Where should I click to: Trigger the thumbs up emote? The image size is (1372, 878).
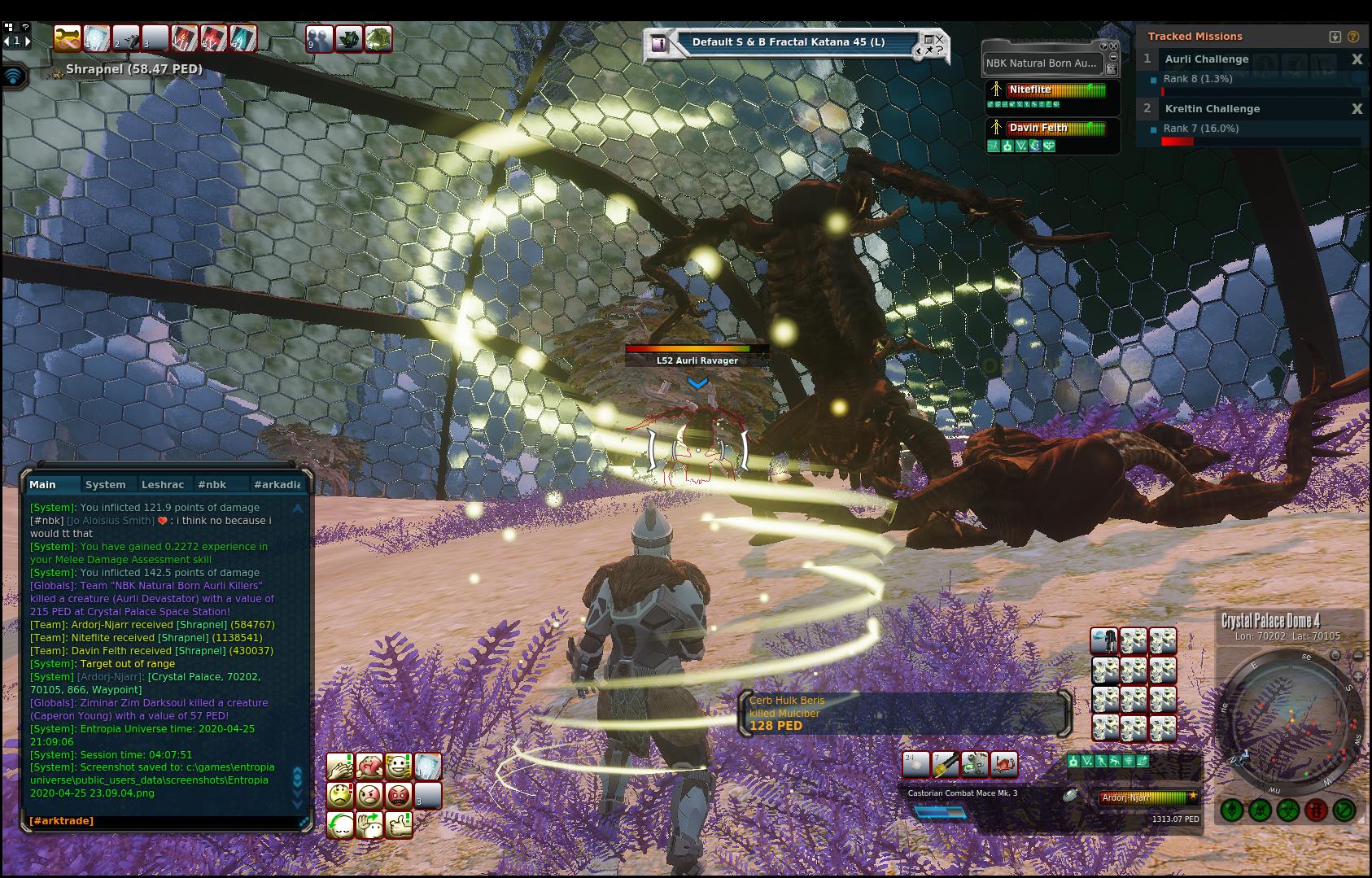[x=399, y=825]
